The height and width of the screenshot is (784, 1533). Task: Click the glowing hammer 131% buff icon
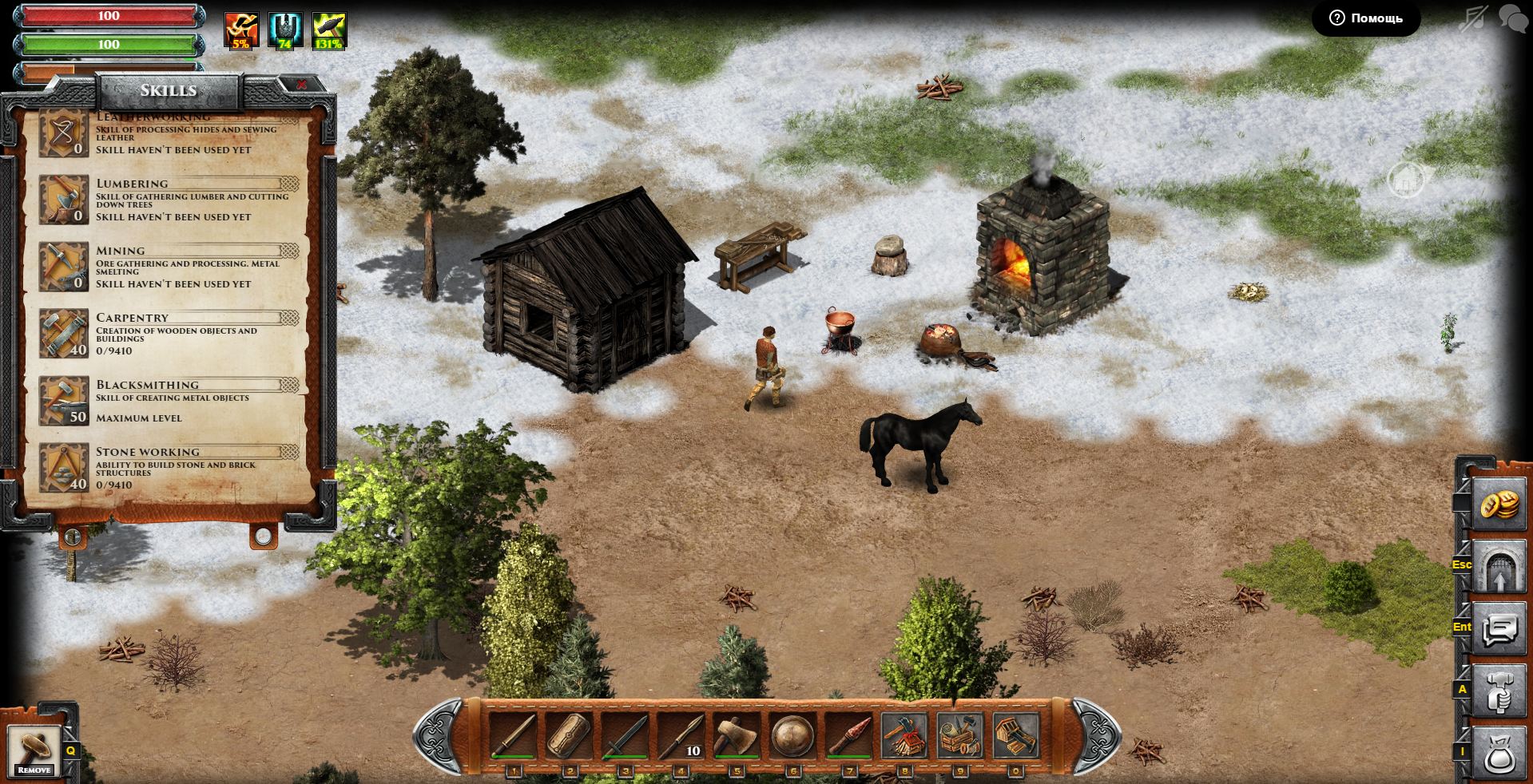(328, 31)
